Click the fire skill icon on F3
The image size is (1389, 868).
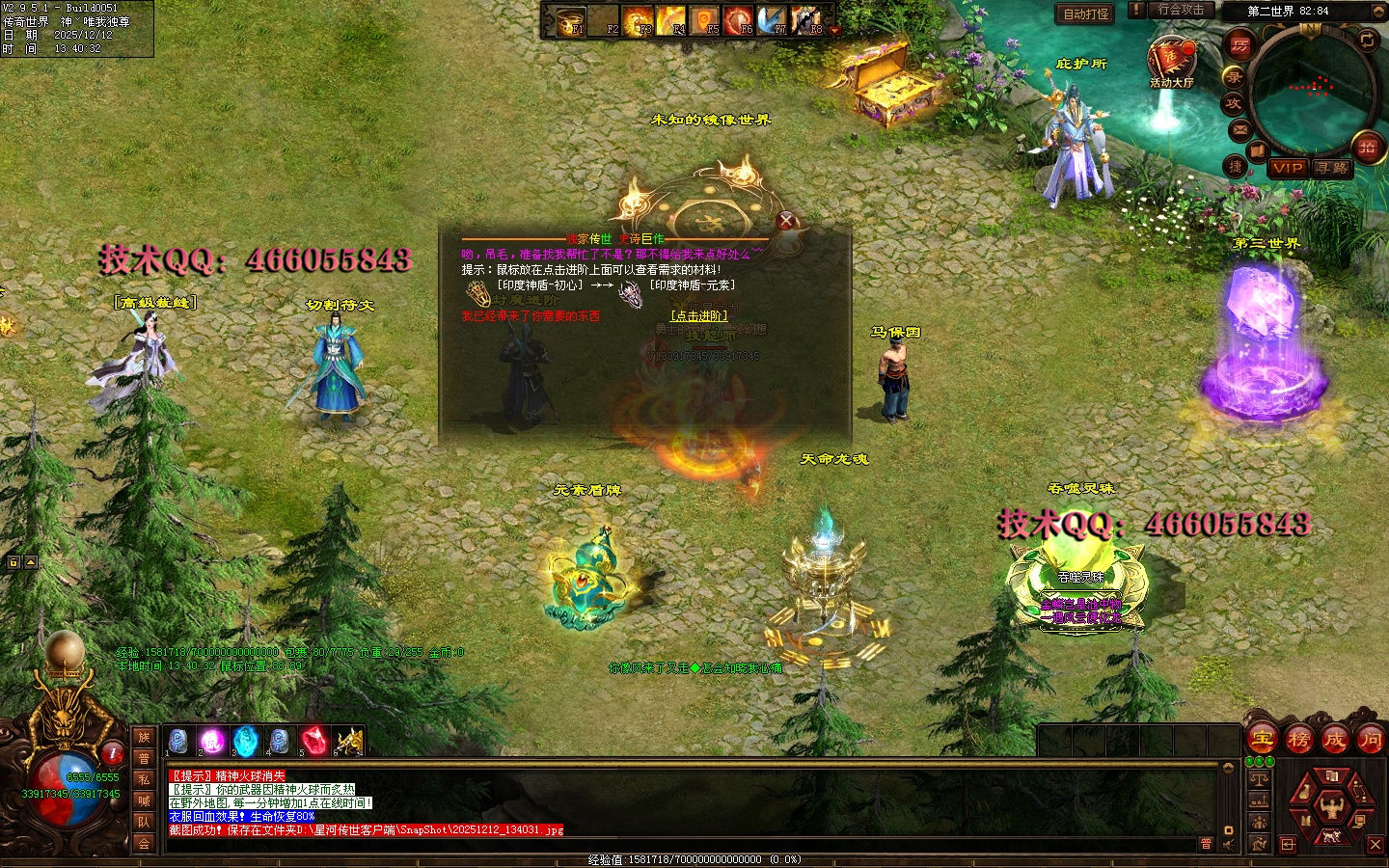pyautogui.click(x=638, y=20)
